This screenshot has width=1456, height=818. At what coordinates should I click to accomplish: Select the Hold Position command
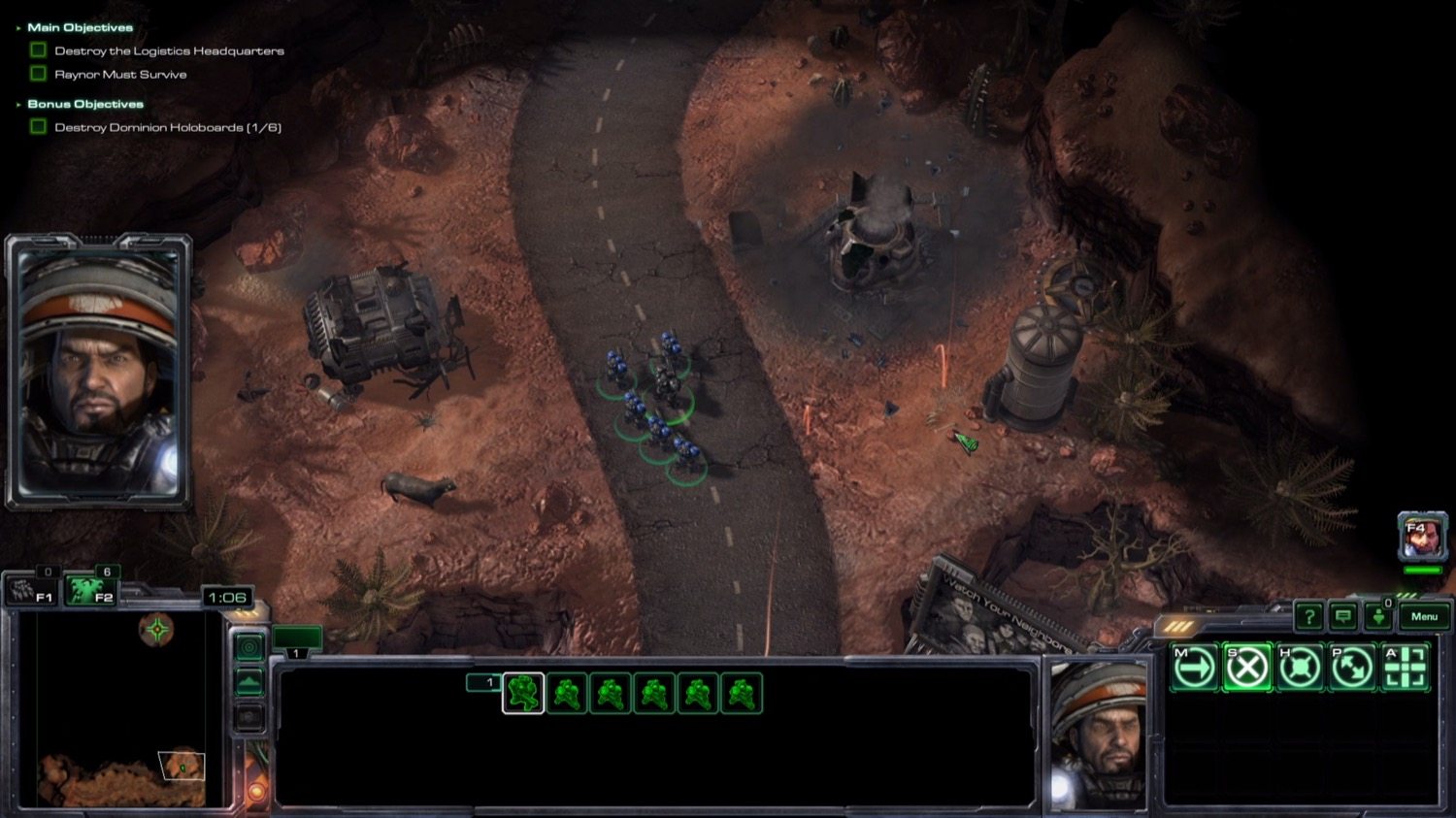coord(1300,668)
